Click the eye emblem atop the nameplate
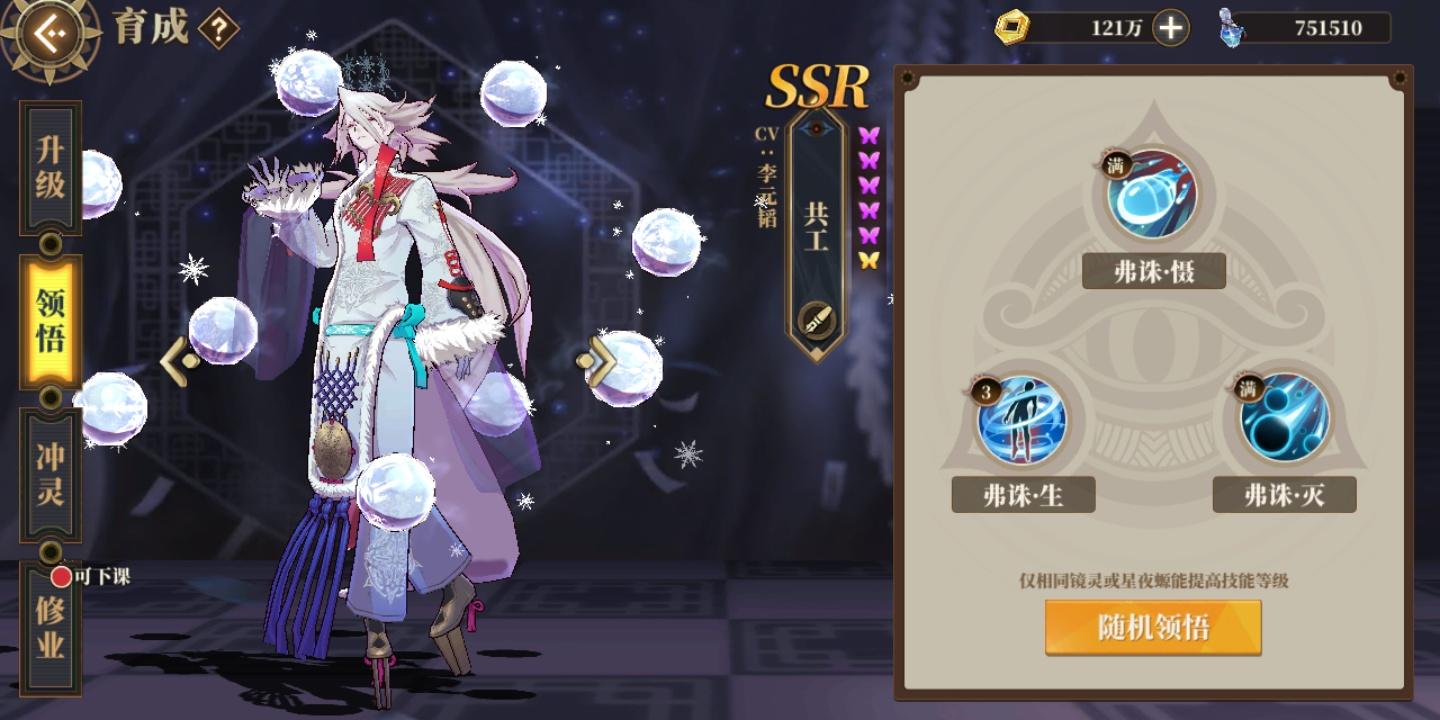 (x=817, y=130)
